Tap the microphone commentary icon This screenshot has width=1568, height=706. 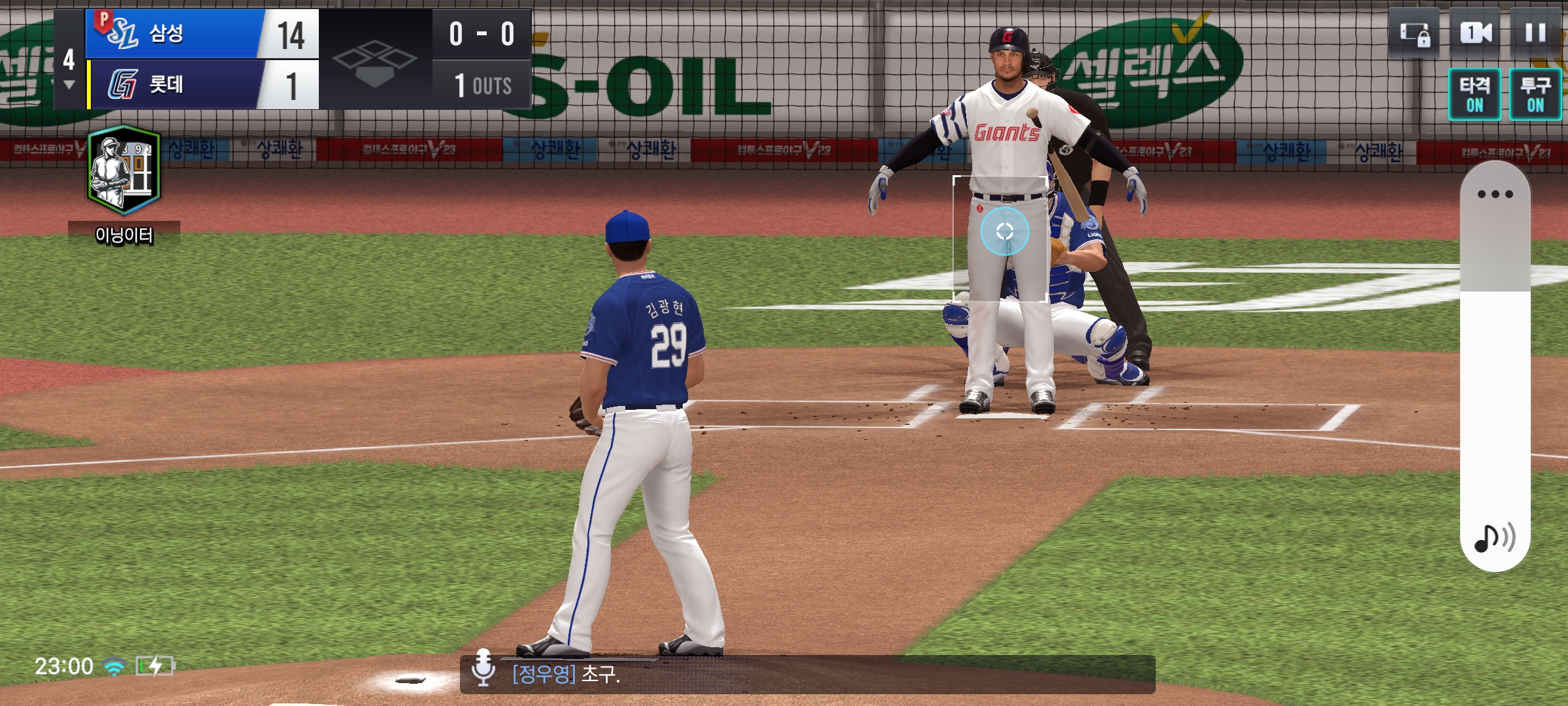[x=483, y=667]
